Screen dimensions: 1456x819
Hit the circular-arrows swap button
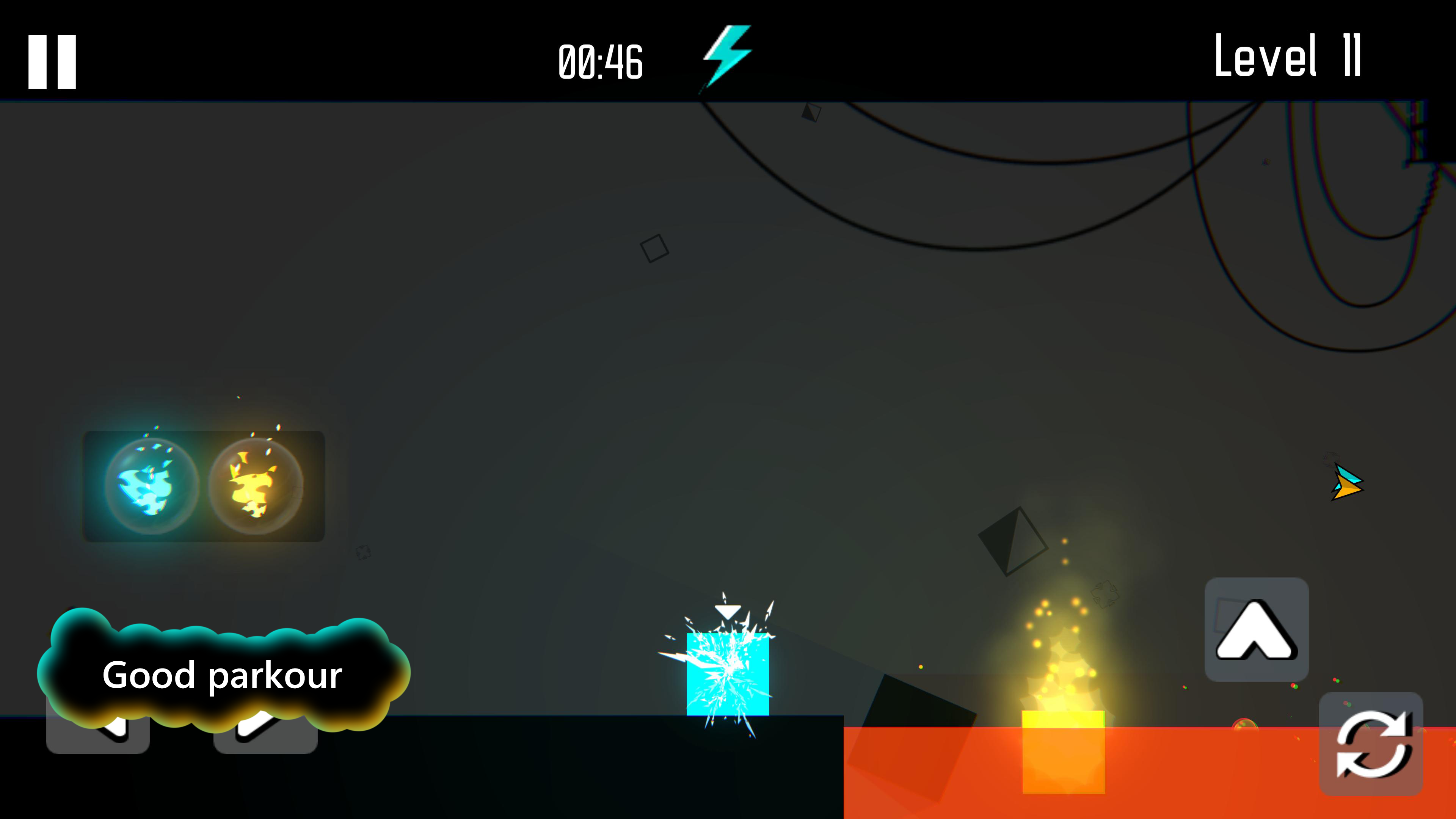(x=1371, y=744)
